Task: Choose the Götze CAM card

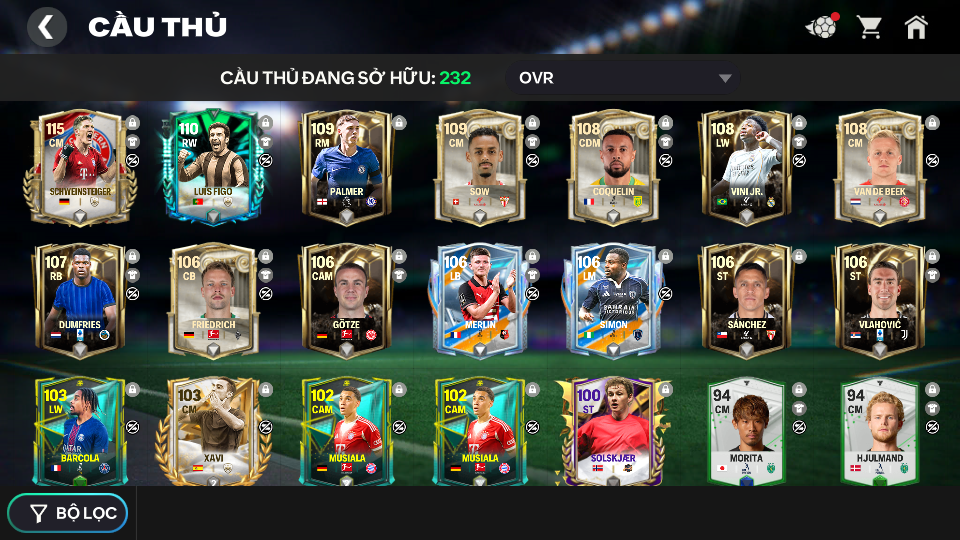Action: point(346,300)
